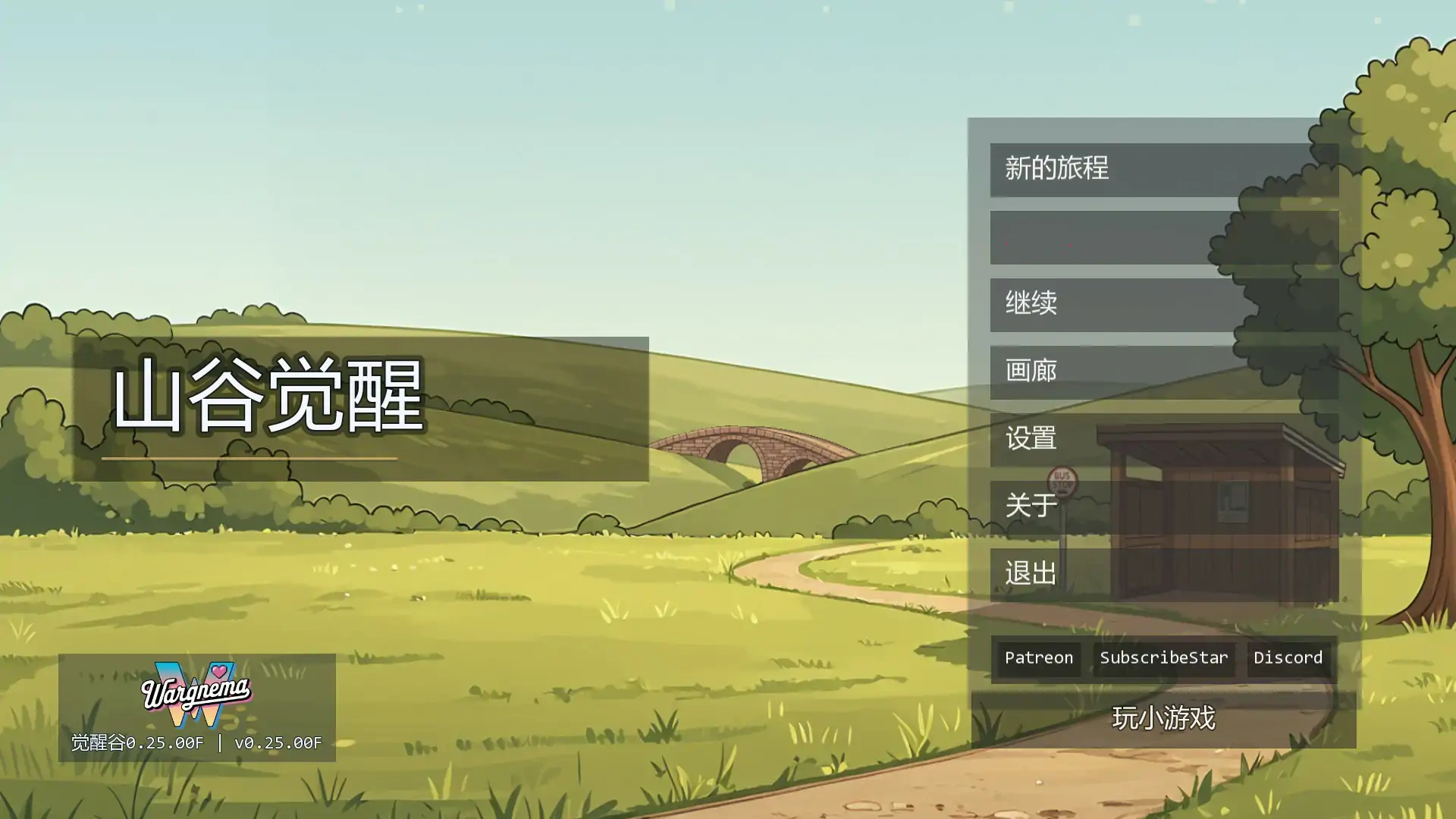This screenshot has width=1456, height=819.
Task: Click 玩小游戏 to play the minigame
Action: pos(1163,716)
